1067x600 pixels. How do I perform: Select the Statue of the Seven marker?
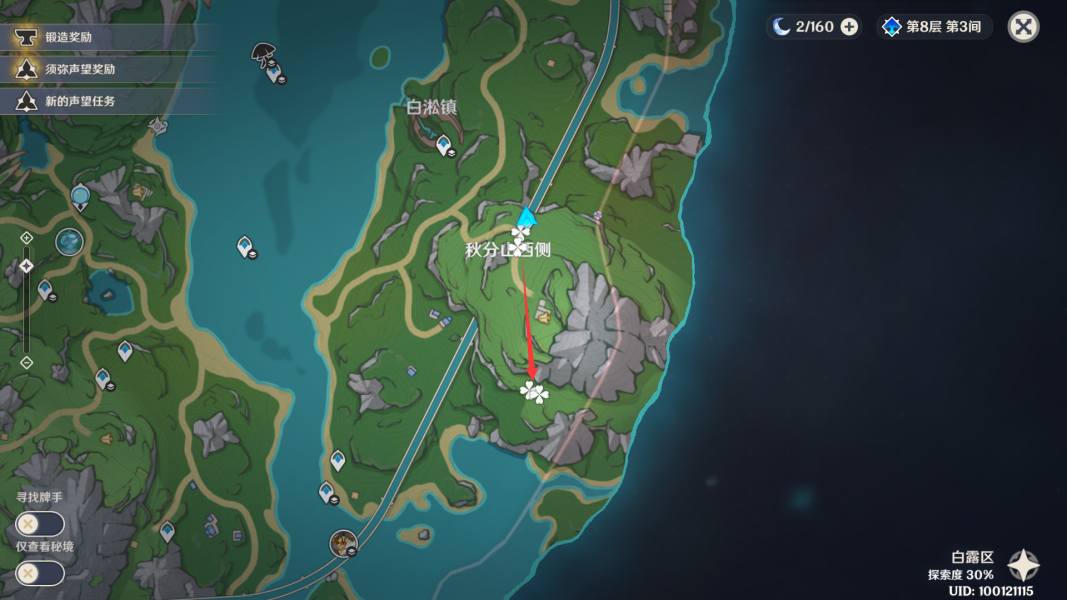(80, 196)
